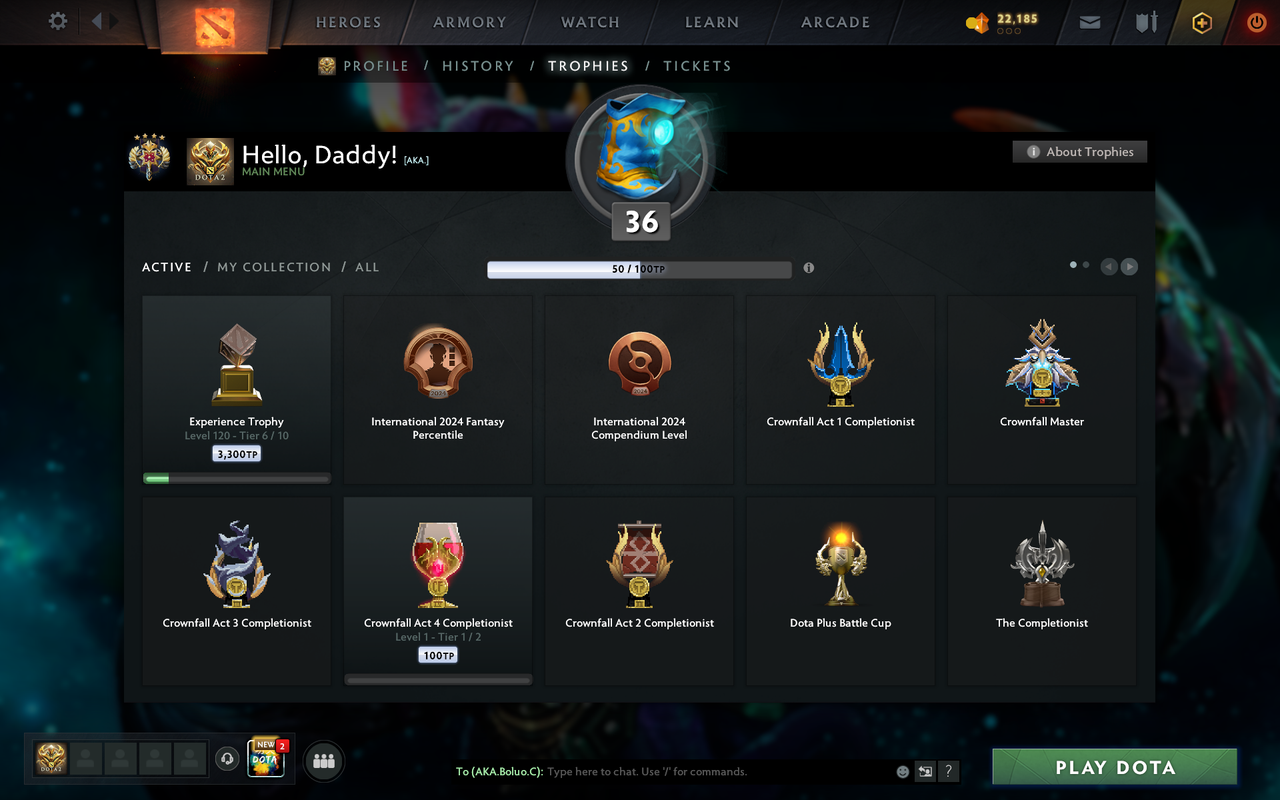Go to next trophies page with right arrow
The height and width of the screenshot is (800, 1280).
(1129, 266)
